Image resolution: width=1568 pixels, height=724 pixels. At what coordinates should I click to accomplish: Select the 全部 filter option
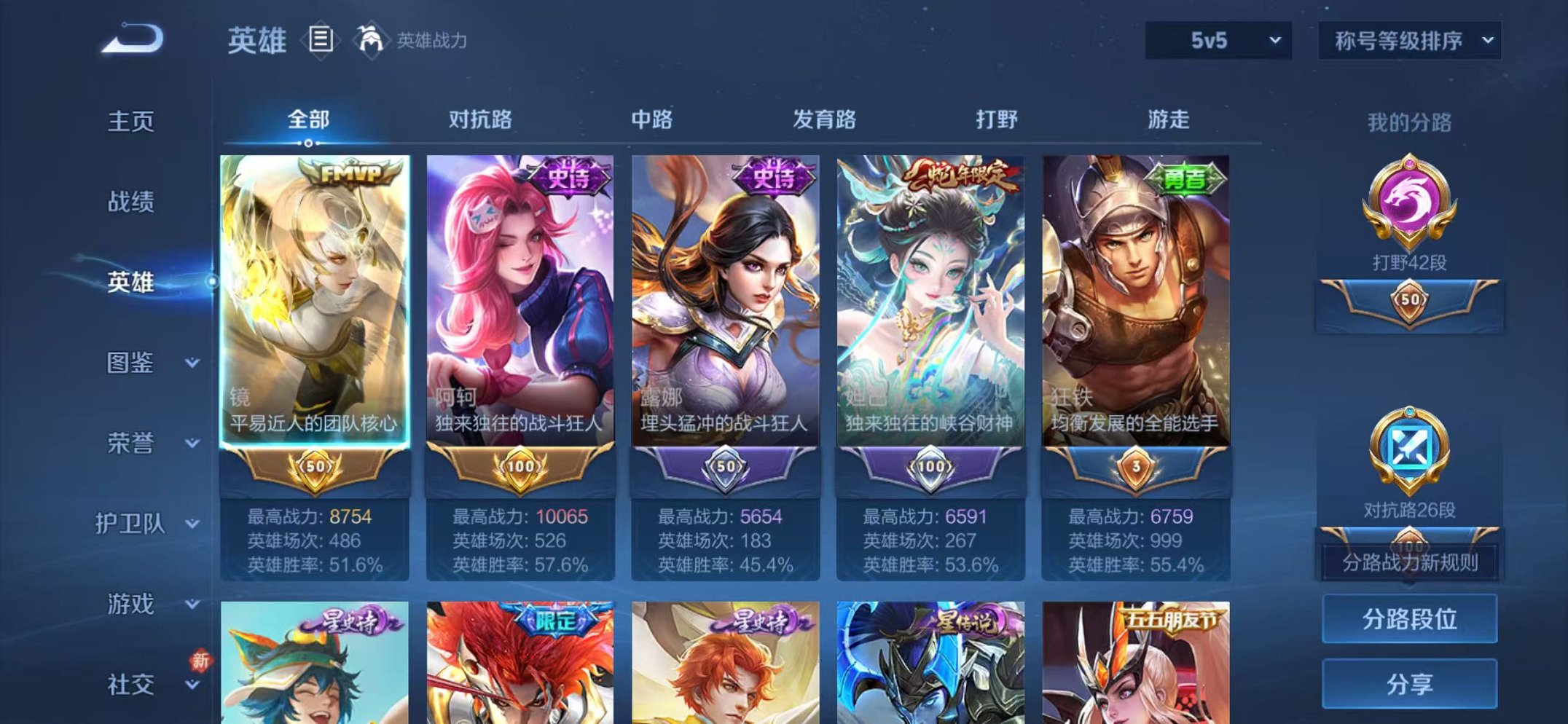click(x=308, y=119)
